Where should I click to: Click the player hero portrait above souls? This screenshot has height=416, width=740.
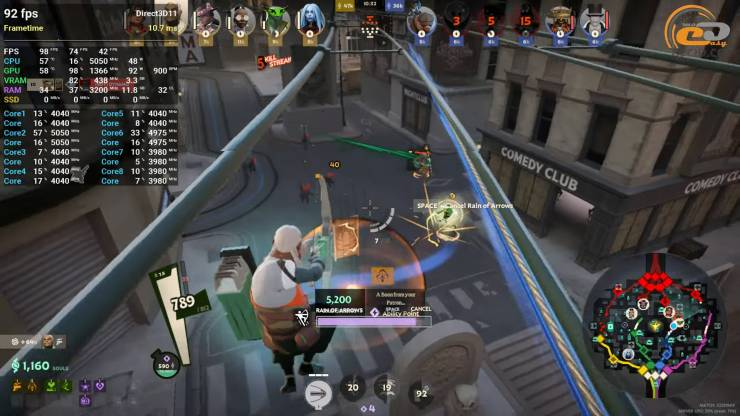pos(49,342)
